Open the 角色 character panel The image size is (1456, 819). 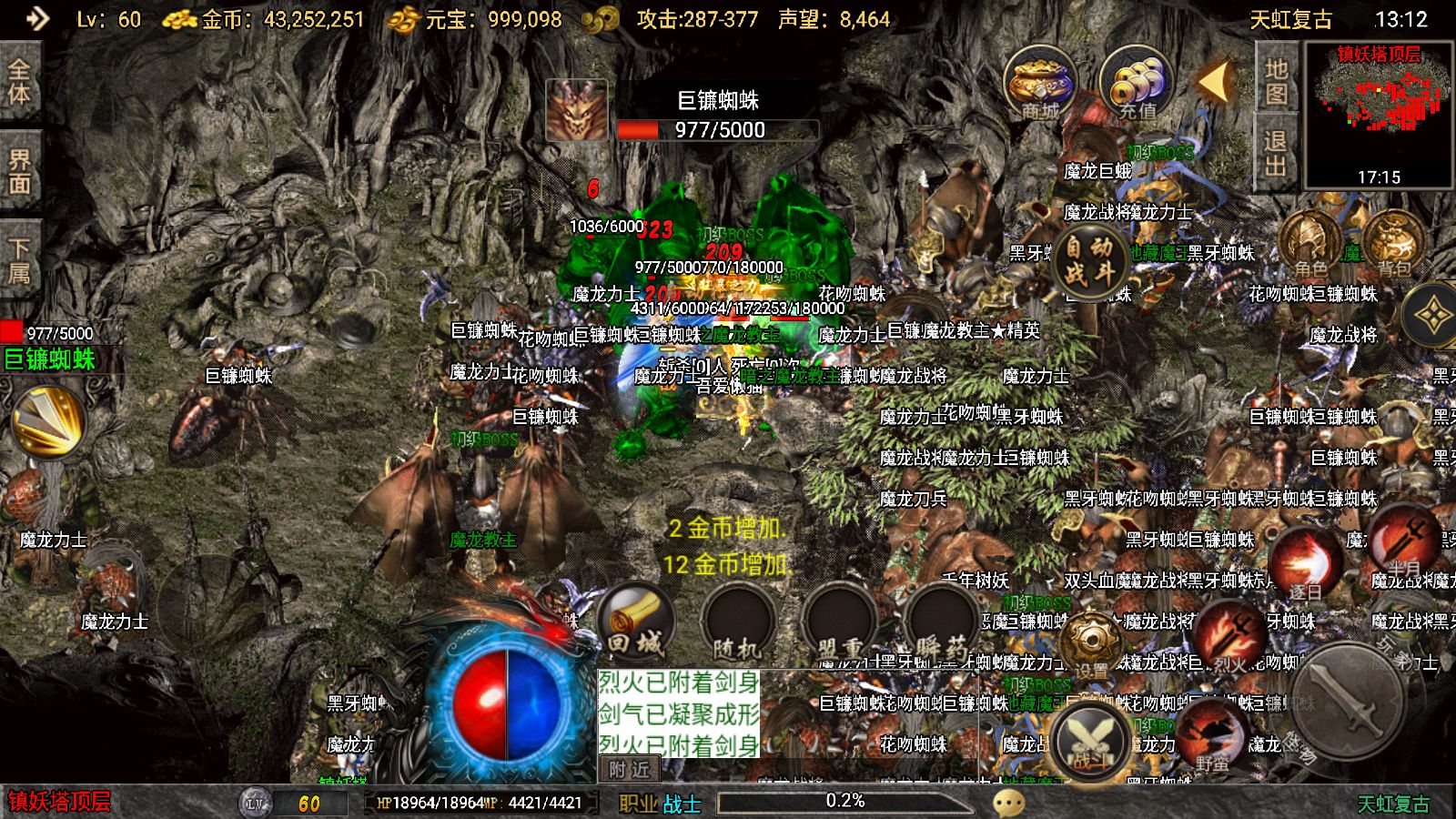1310,241
